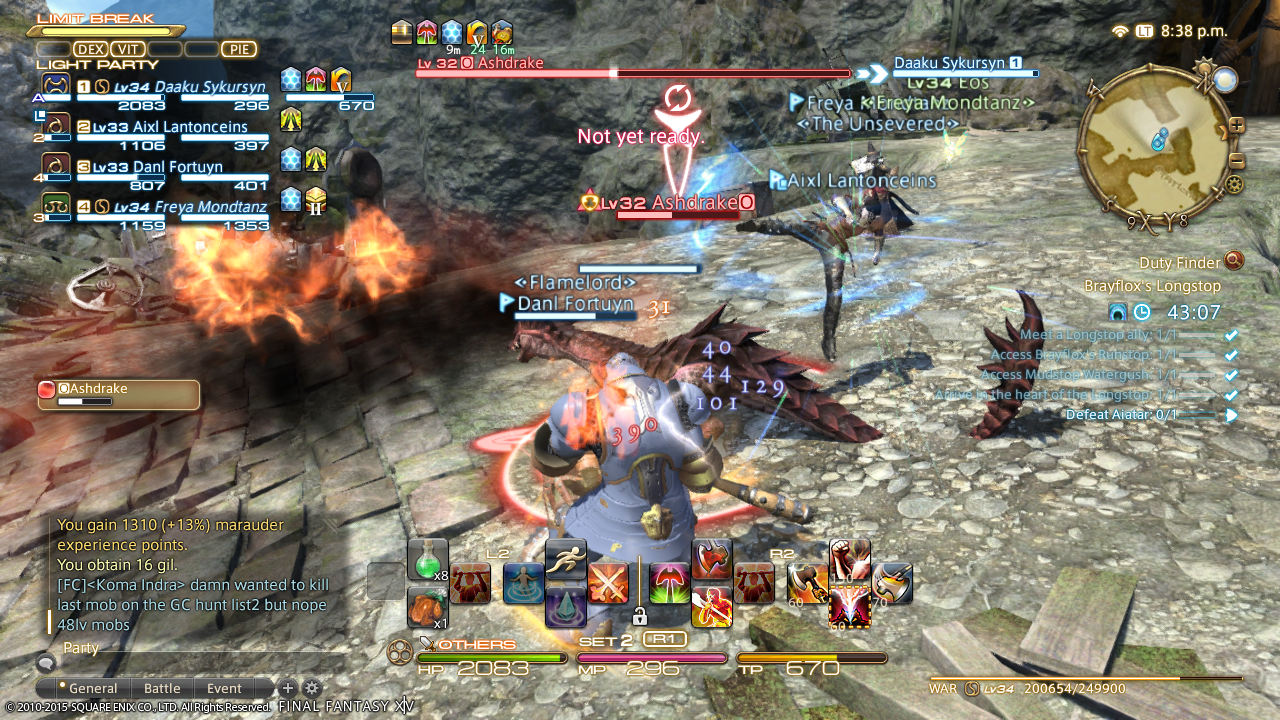Activate the Sprint running-figure ability

click(566, 560)
